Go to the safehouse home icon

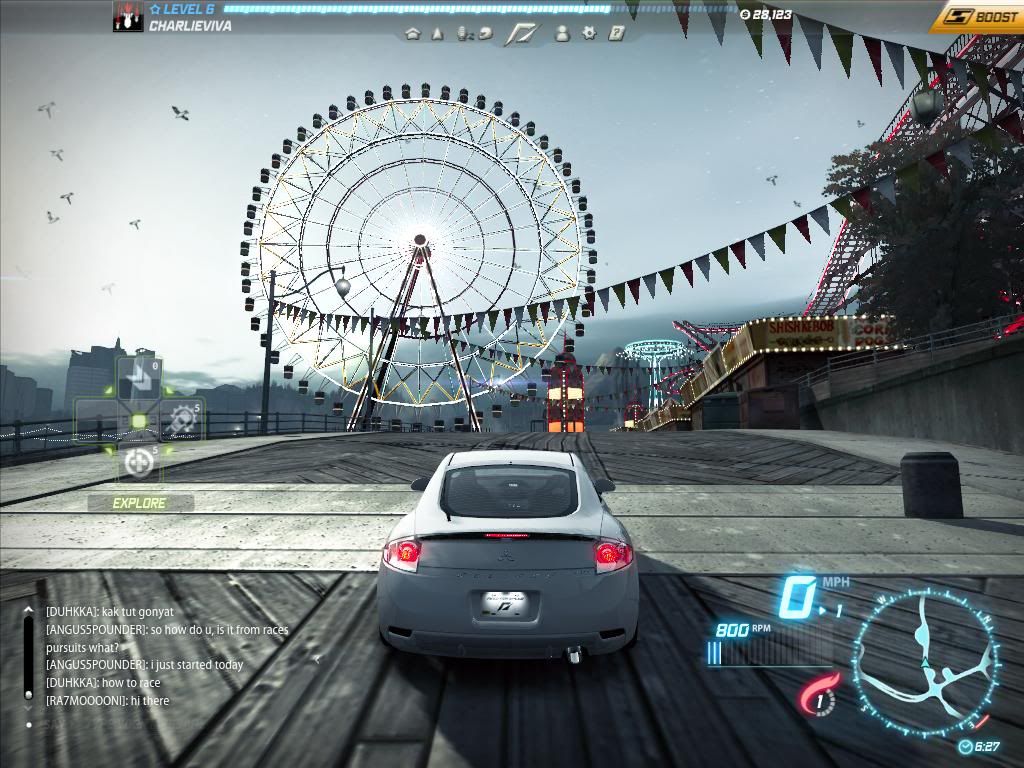point(412,33)
